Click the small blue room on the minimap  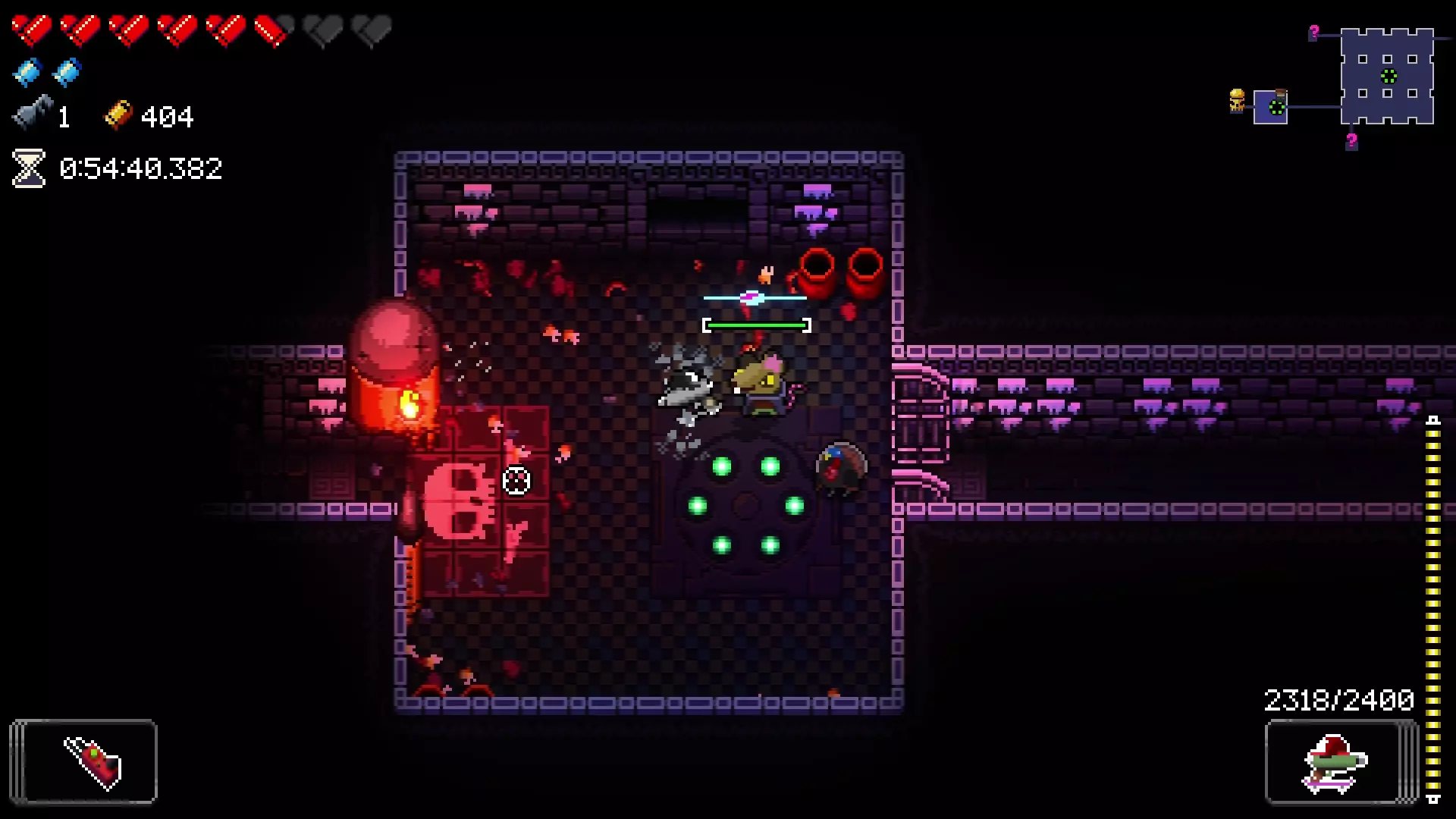tap(1271, 108)
